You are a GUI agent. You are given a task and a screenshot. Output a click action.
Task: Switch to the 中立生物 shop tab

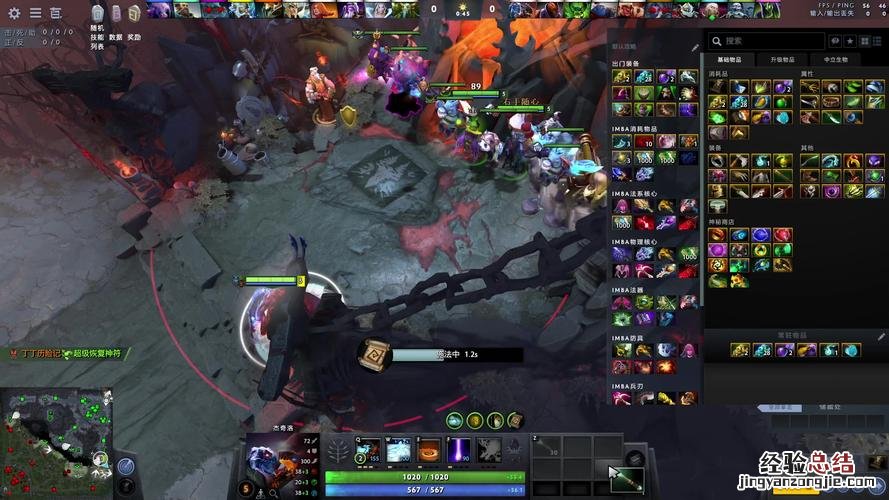click(x=834, y=60)
